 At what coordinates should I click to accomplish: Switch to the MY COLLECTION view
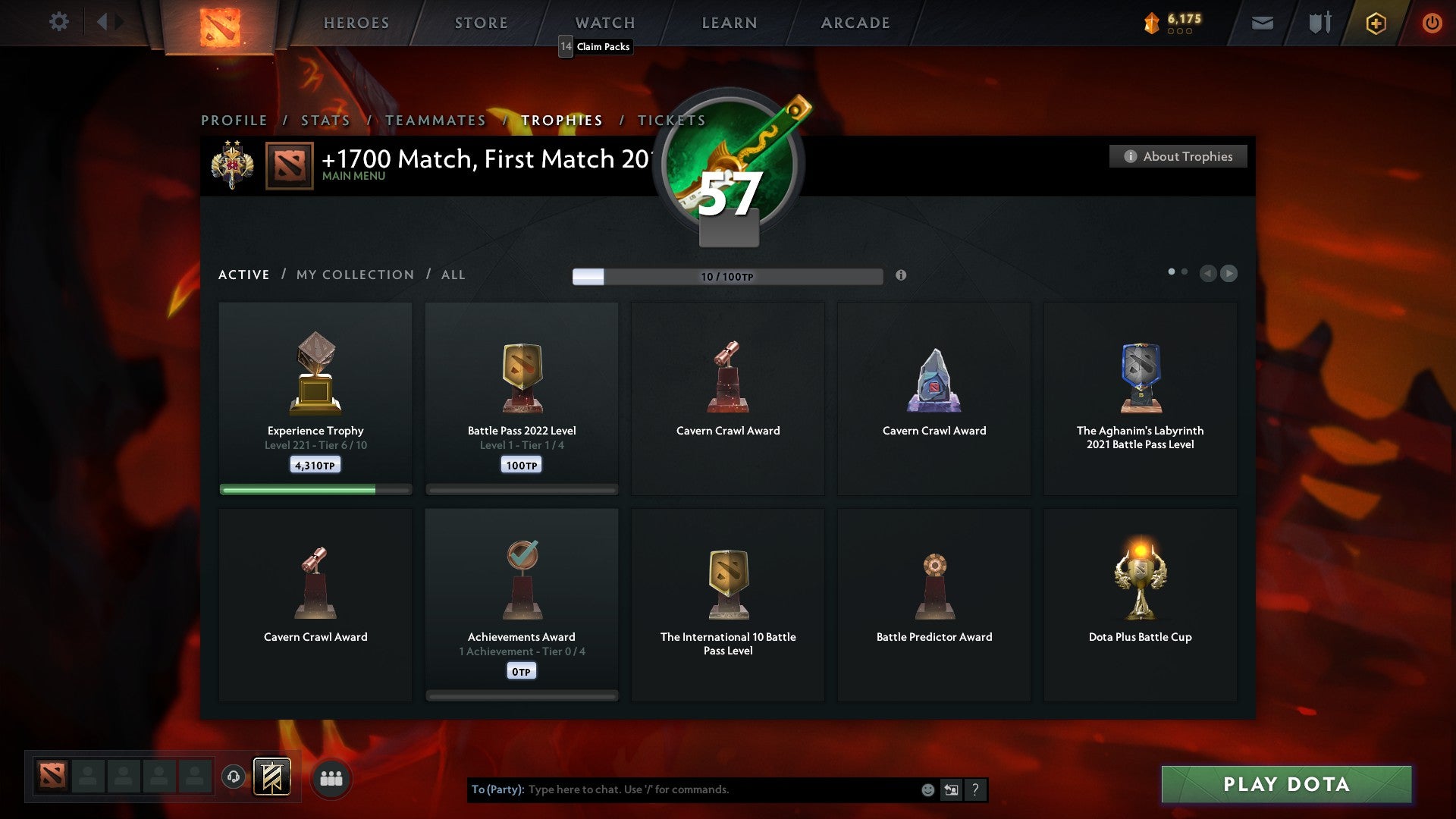(354, 275)
